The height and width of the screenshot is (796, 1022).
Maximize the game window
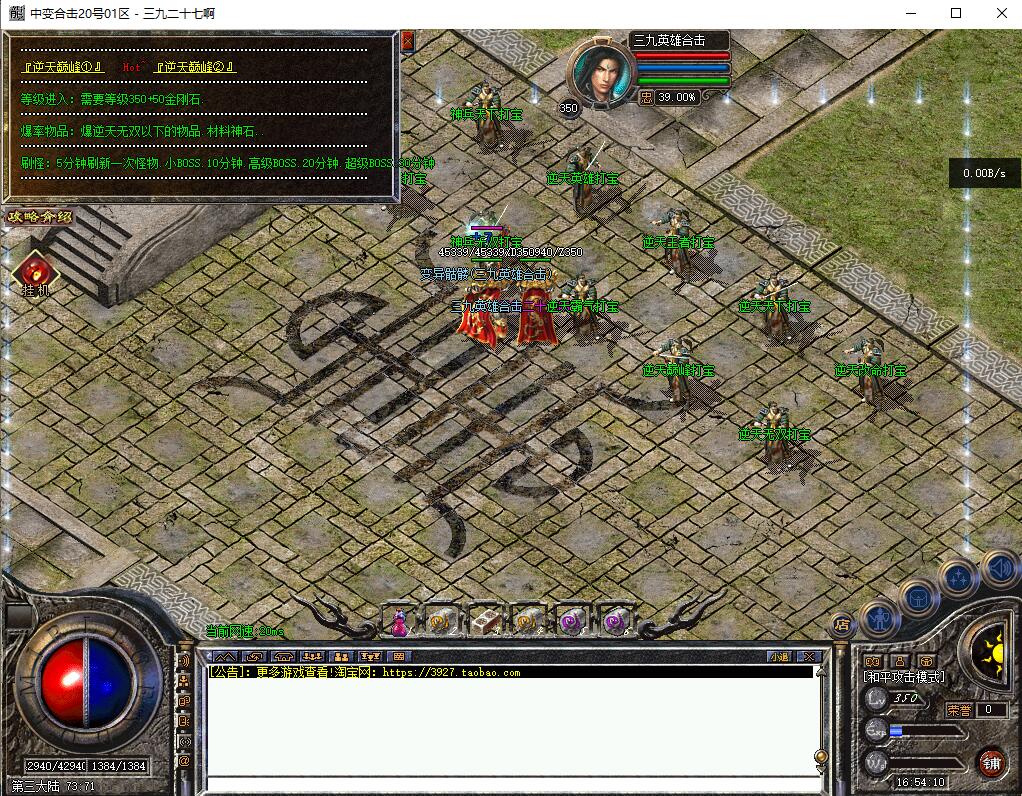click(x=955, y=13)
